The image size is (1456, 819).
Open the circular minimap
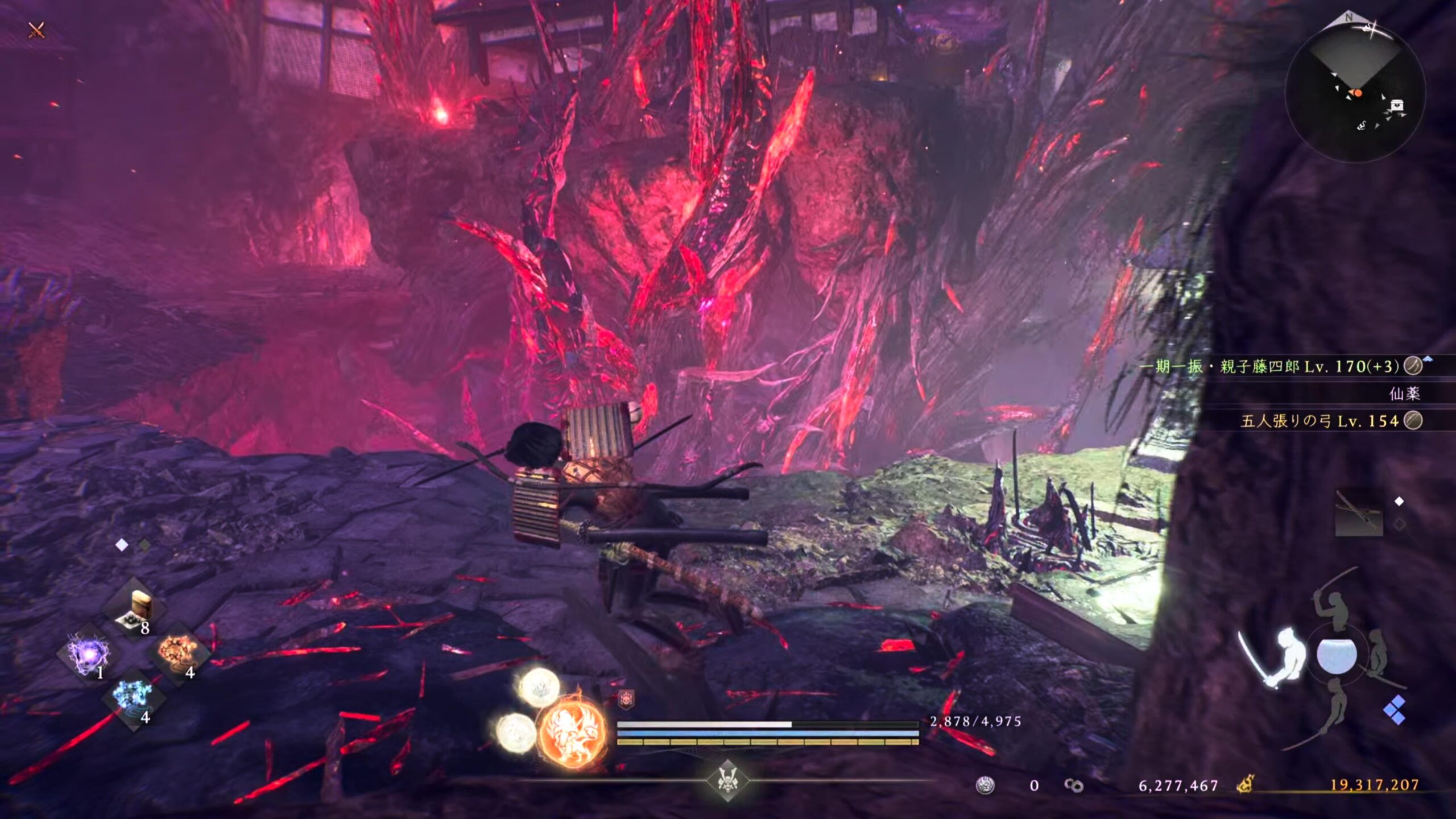tap(1355, 91)
